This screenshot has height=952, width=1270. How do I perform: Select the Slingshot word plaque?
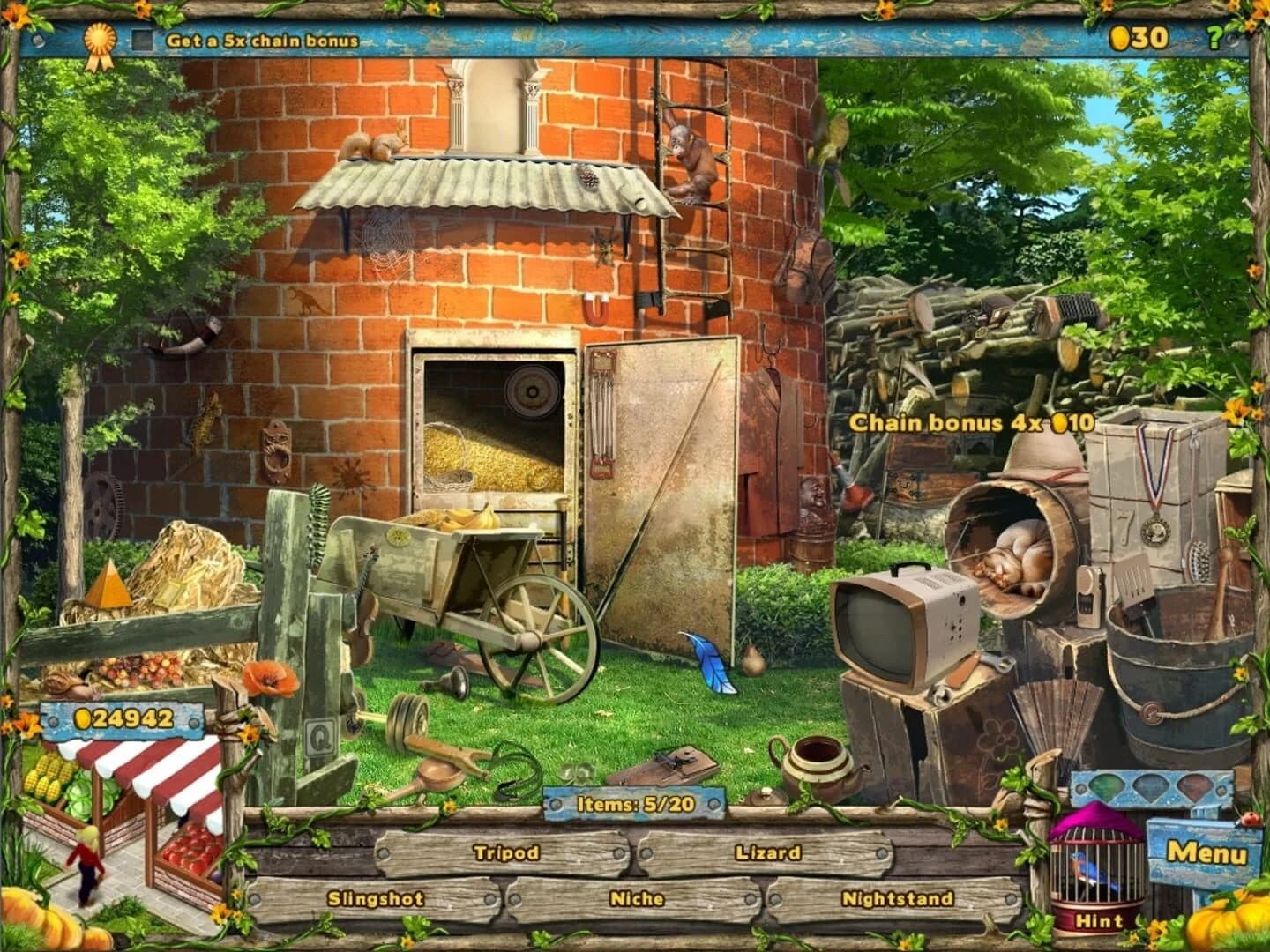(x=376, y=896)
